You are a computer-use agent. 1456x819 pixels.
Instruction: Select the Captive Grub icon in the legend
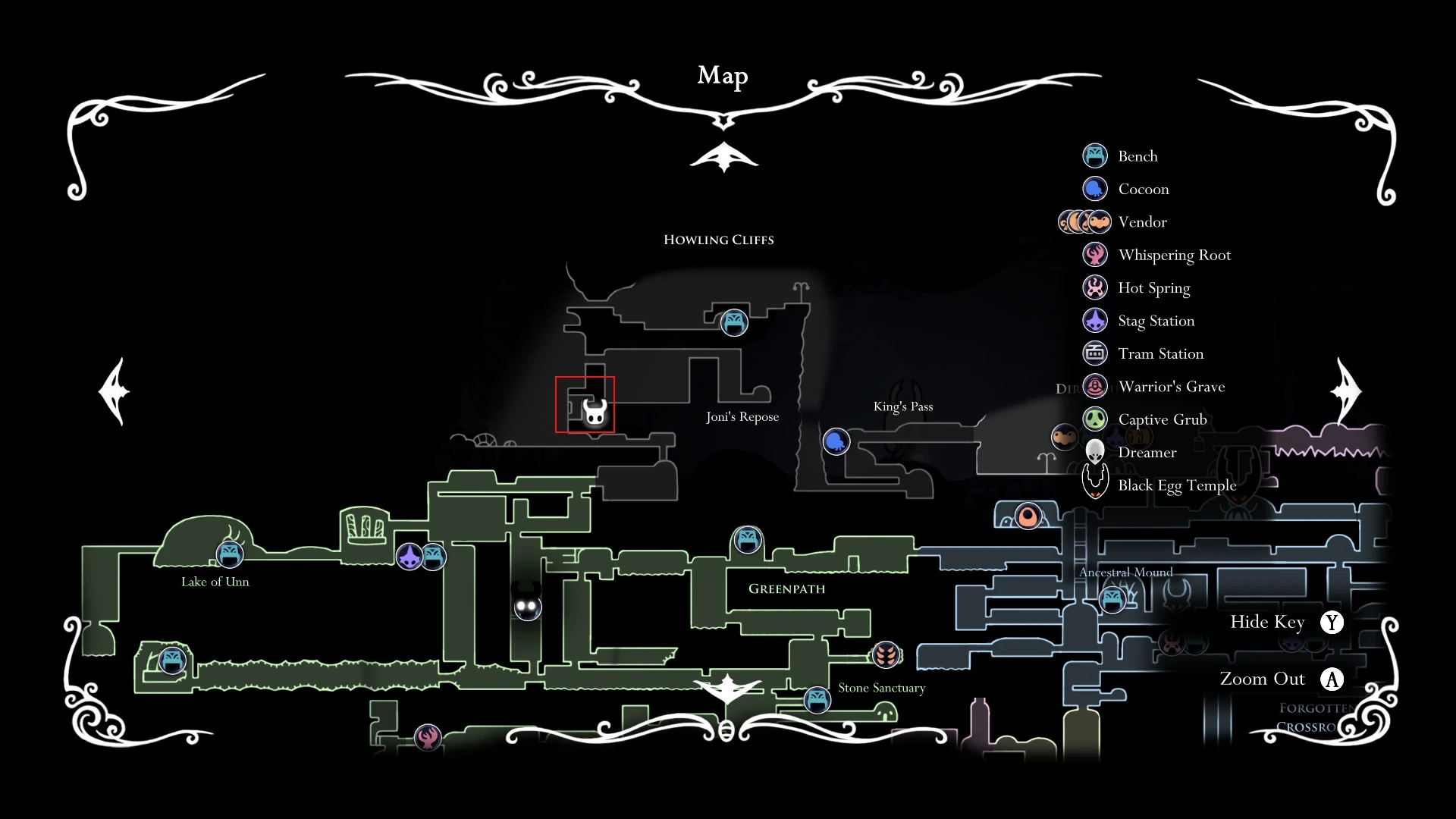tap(1095, 419)
